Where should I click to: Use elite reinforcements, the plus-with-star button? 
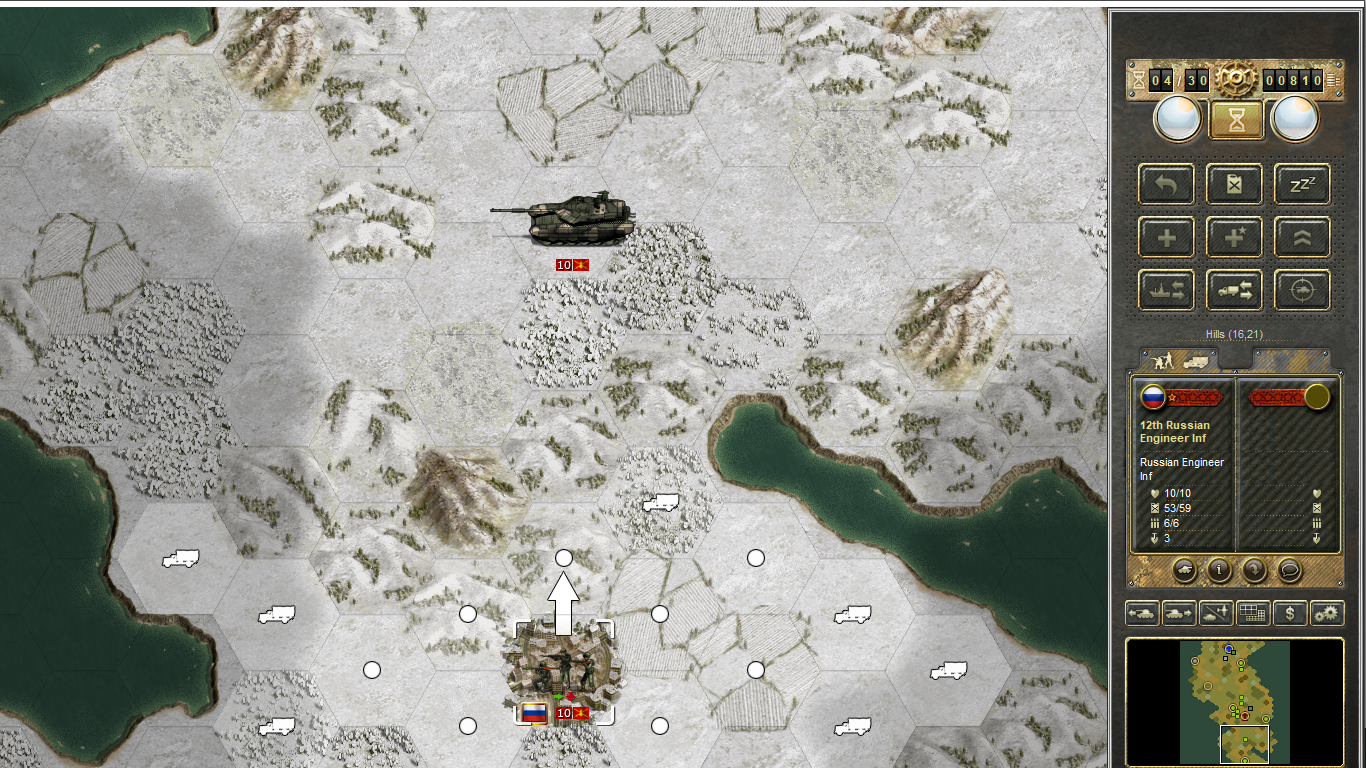coord(1234,237)
